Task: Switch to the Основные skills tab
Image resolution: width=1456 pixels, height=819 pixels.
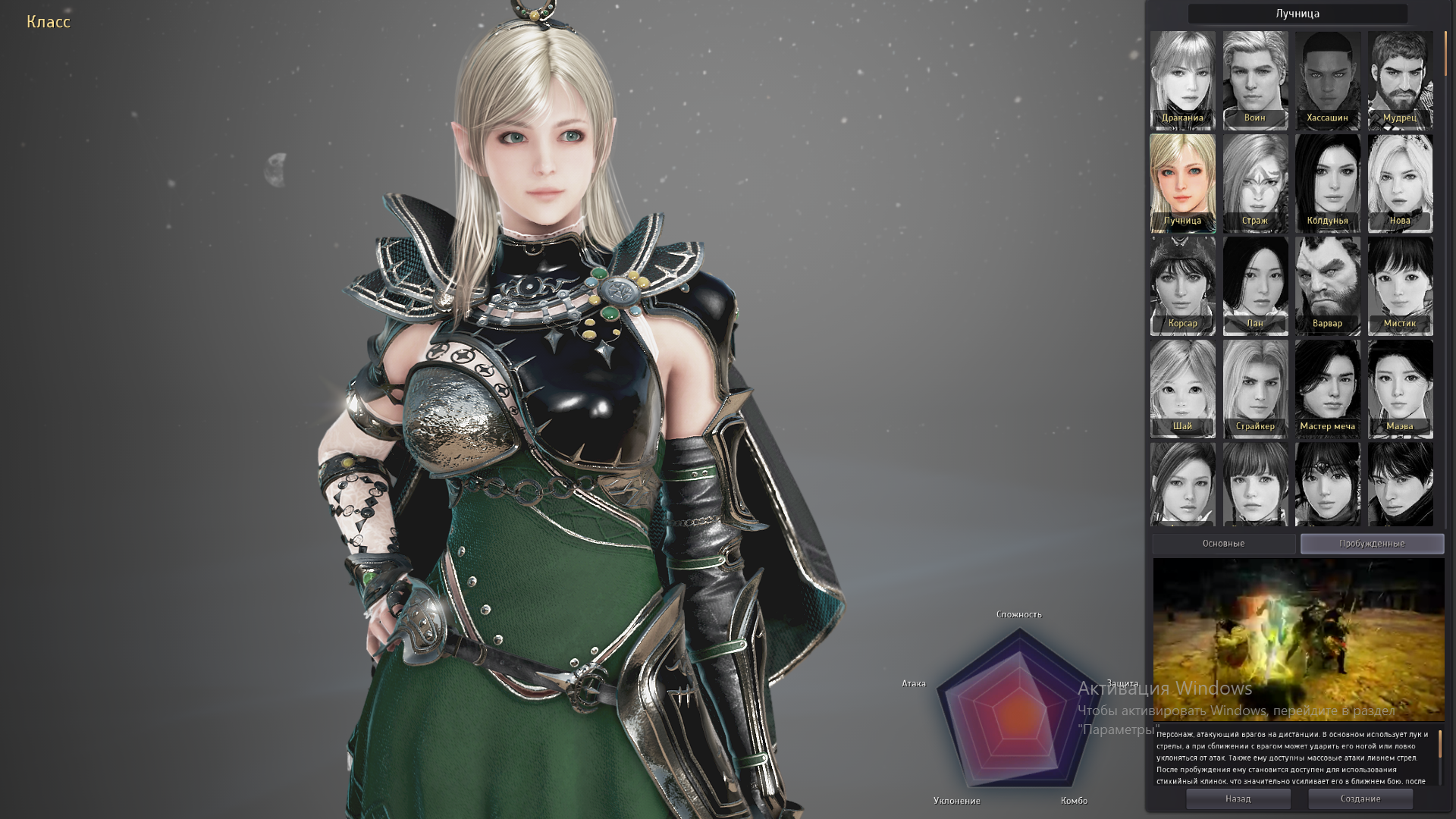Action: click(1223, 544)
